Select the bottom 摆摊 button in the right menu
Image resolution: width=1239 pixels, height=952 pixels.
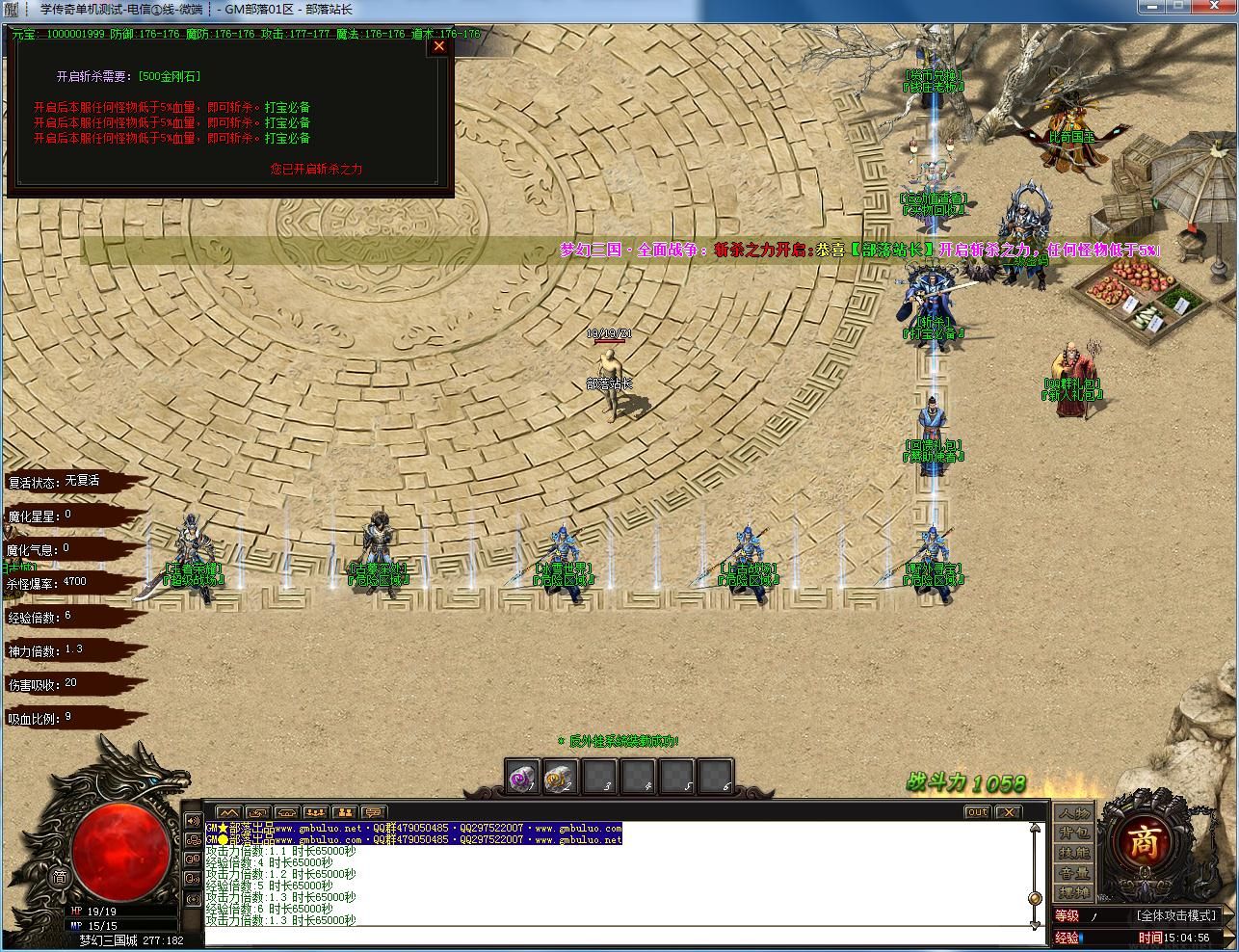[1074, 893]
